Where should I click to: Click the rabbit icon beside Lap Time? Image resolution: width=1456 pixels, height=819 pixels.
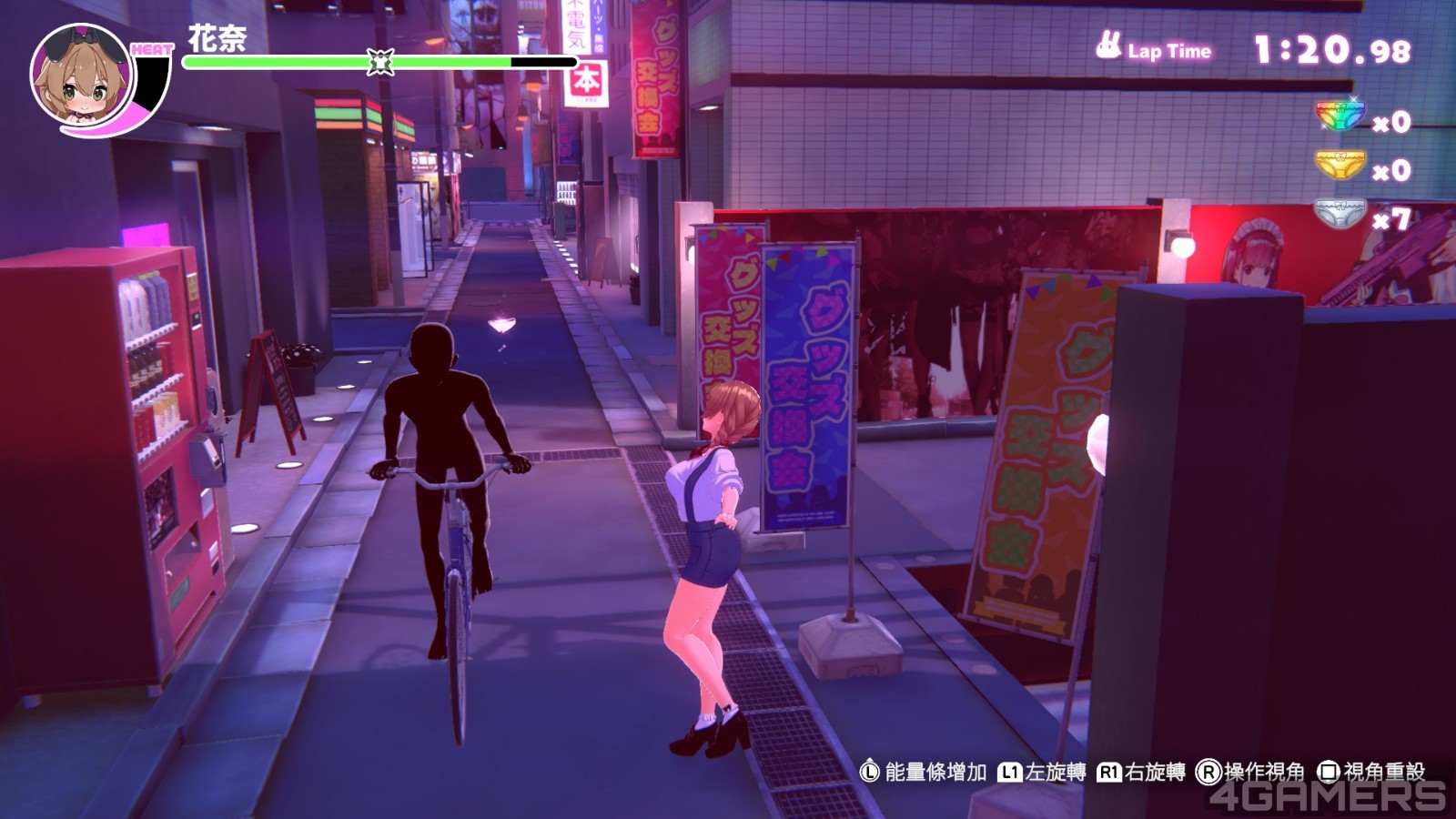pyautogui.click(x=1107, y=45)
